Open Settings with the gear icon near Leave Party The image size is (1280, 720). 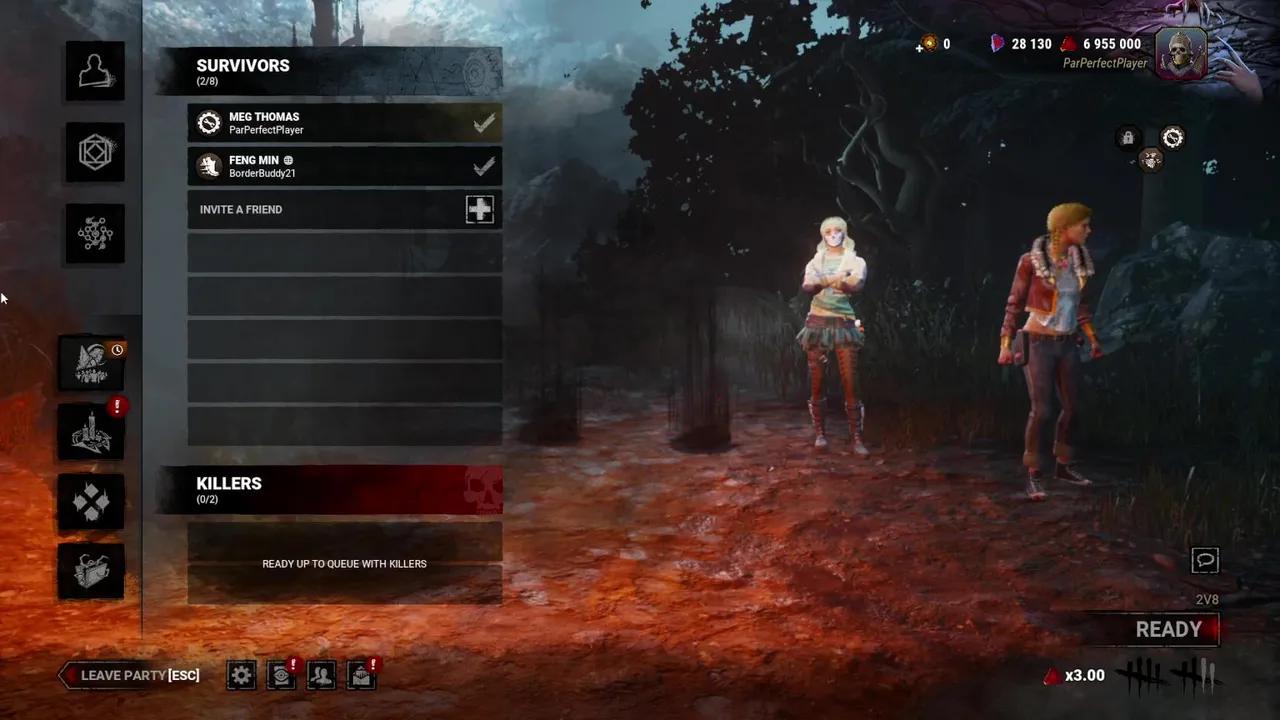pos(241,675)
